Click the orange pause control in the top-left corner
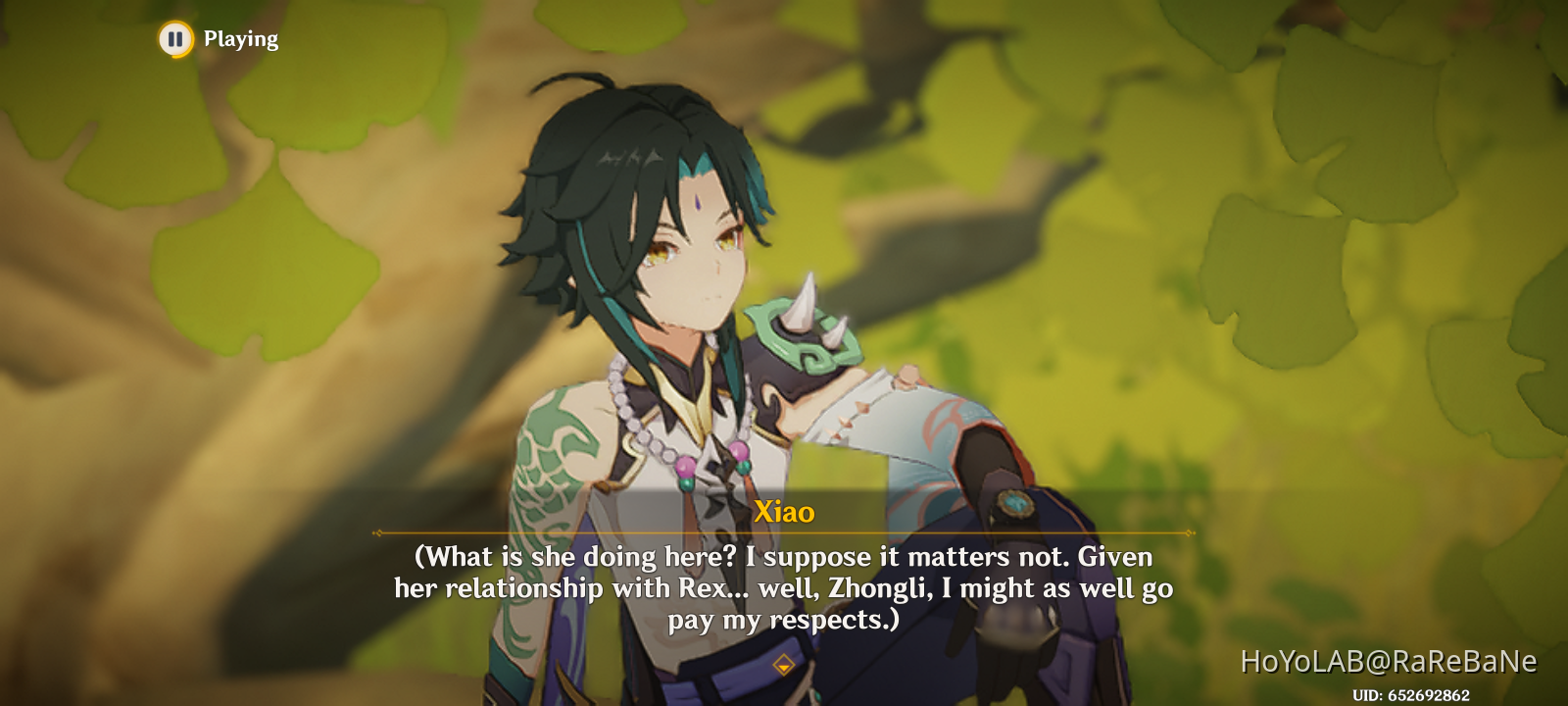Image resolution: width=1568 pixels, height=706 pixels. pos(173,39)
